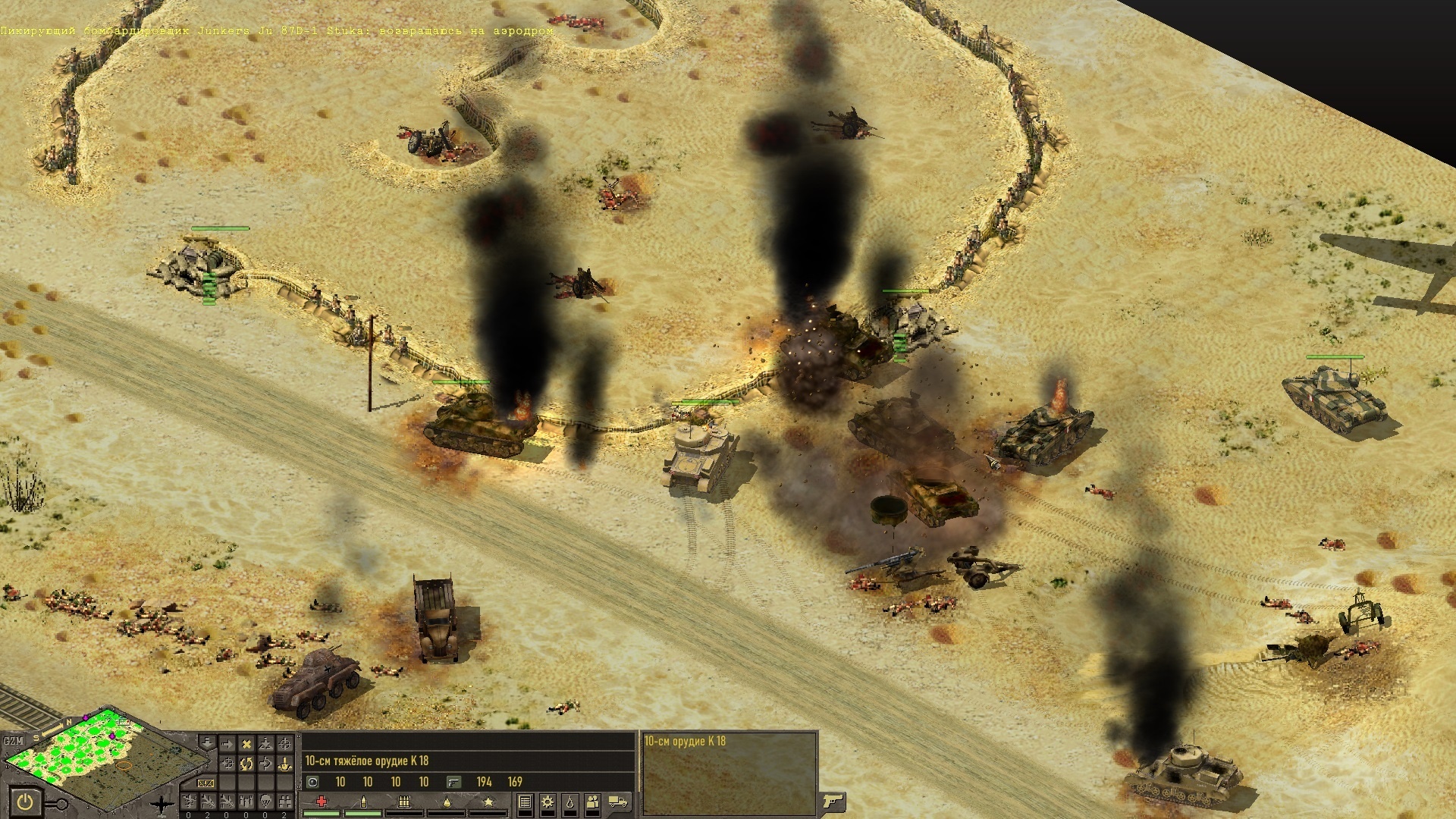Image resolution: width=1456 pixels, height=819 pixels.
Task: Toggle the GZM minimap button
Action: (x=14, y=741)
